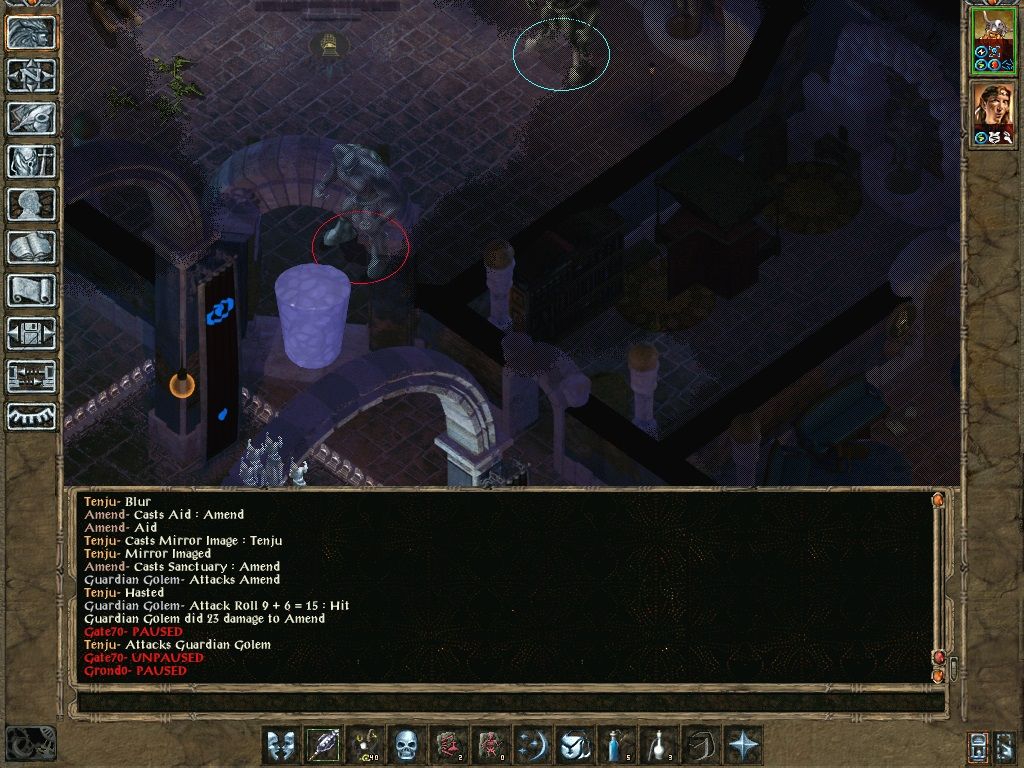The image size is (1024, 768).
Task: Open the journal quill button
Action: click(31, 117)
